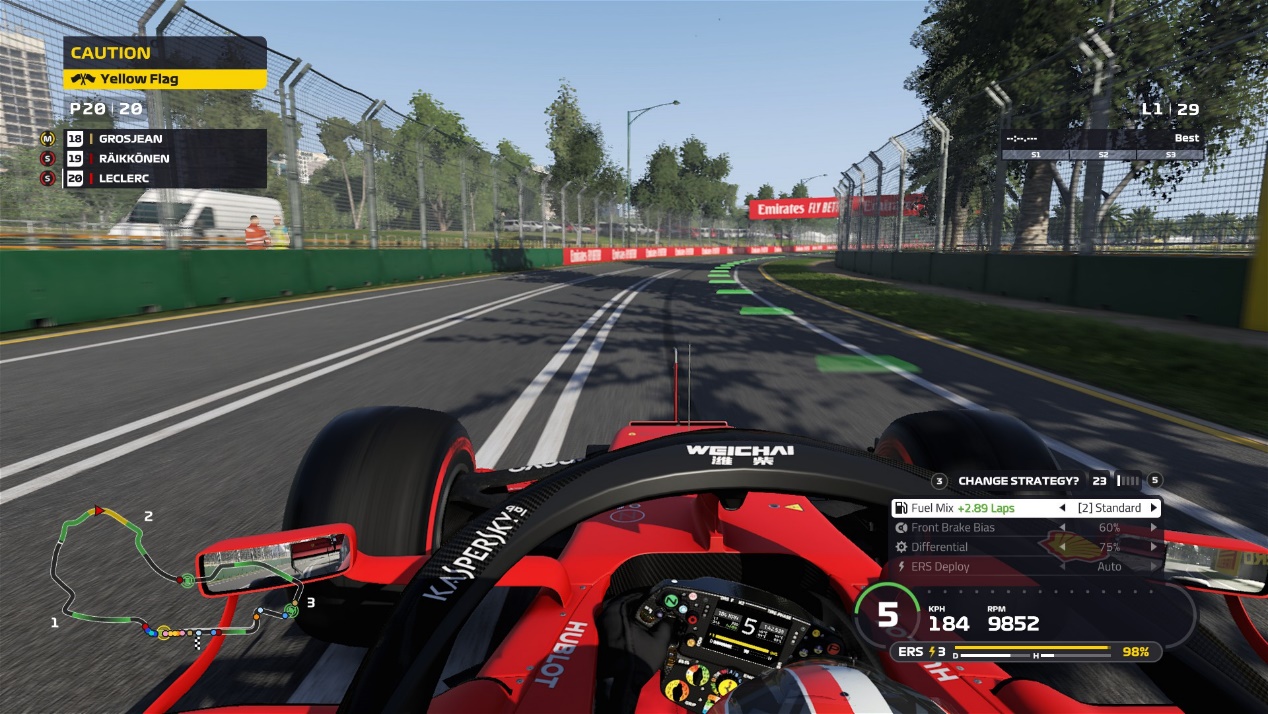Increase Differential with the right arrow

tap(1153, 547)
